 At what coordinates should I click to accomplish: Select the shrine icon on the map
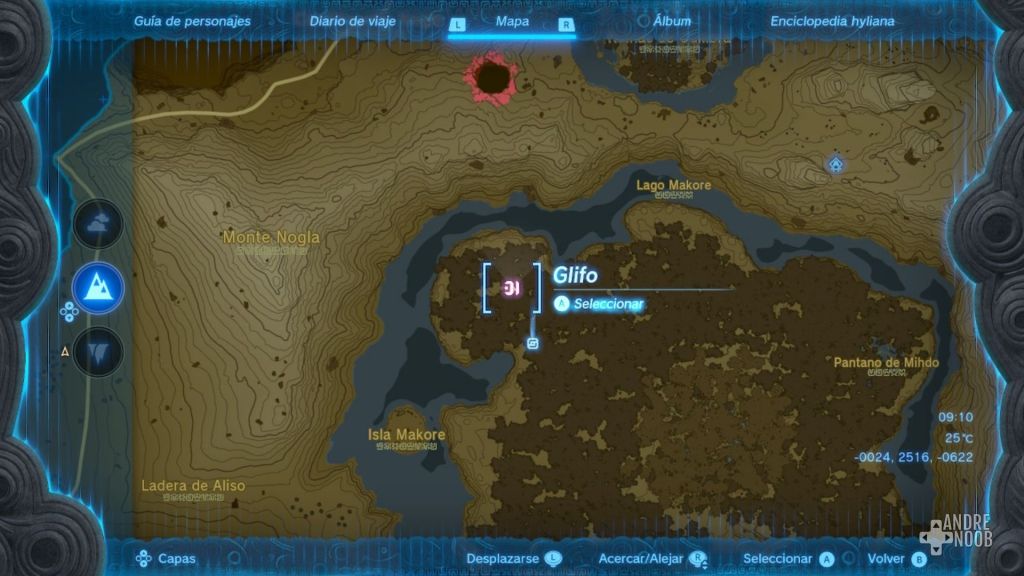[835, 162]
